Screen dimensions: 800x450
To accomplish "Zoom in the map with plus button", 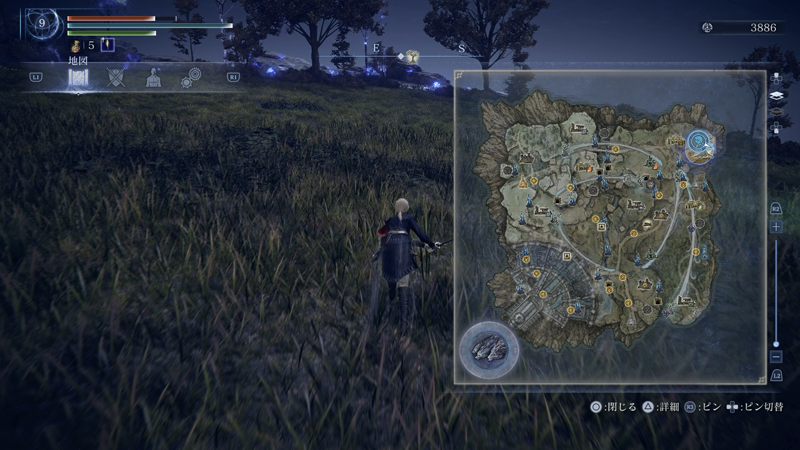I will [x=777, y=228].
